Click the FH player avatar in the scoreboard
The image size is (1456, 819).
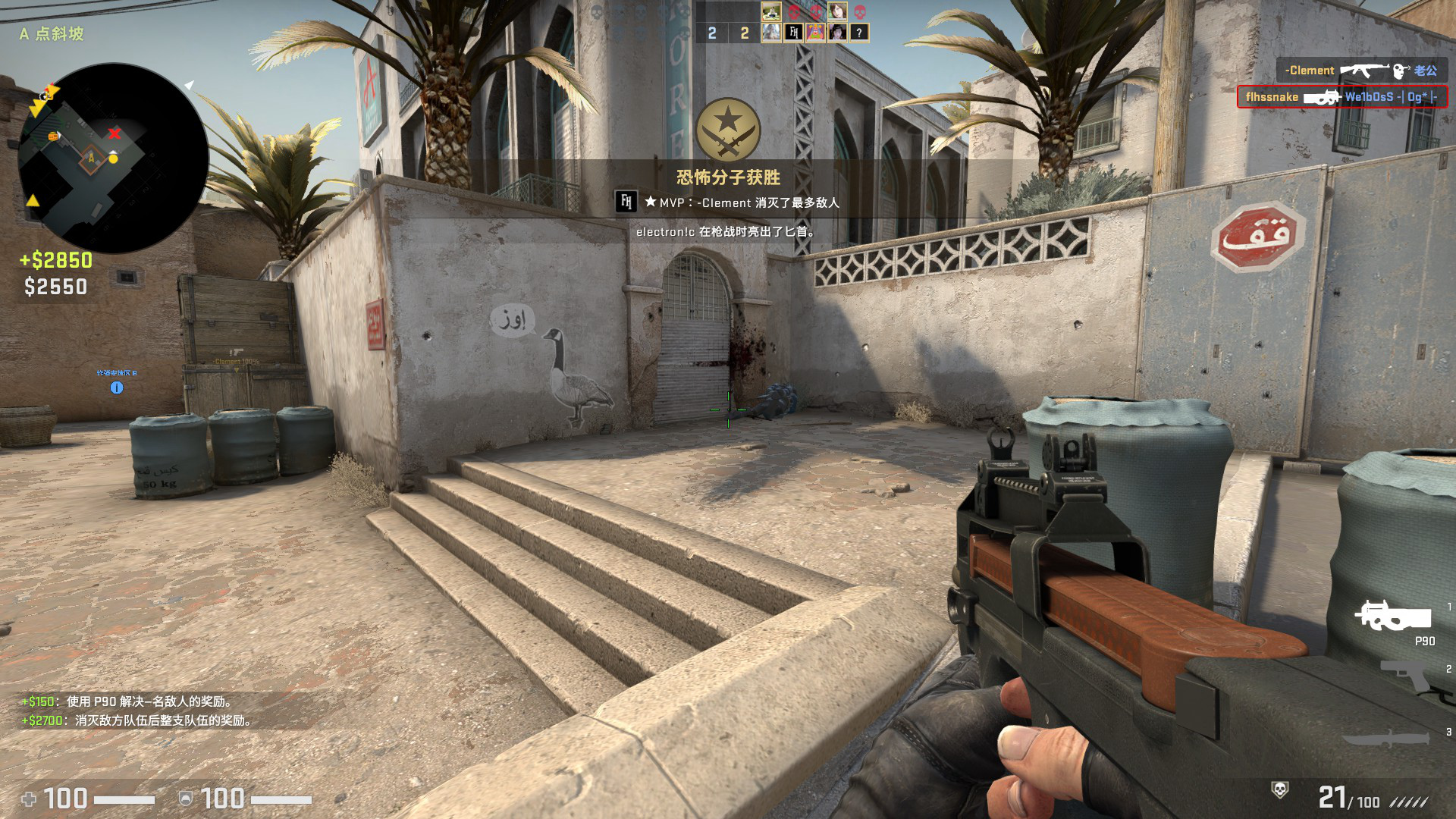click(793, 32)
